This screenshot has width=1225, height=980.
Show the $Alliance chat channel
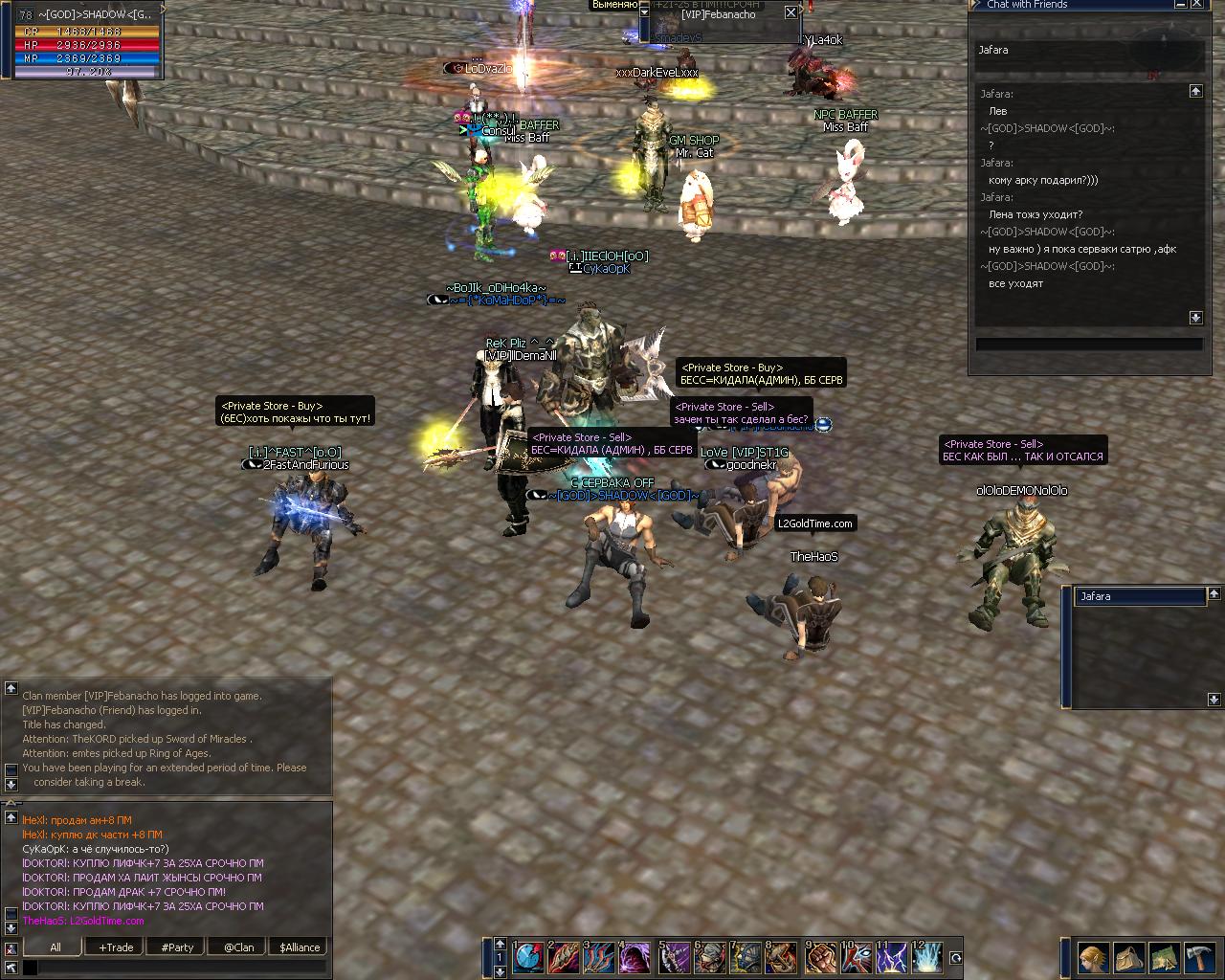click(x=300, y=947)
